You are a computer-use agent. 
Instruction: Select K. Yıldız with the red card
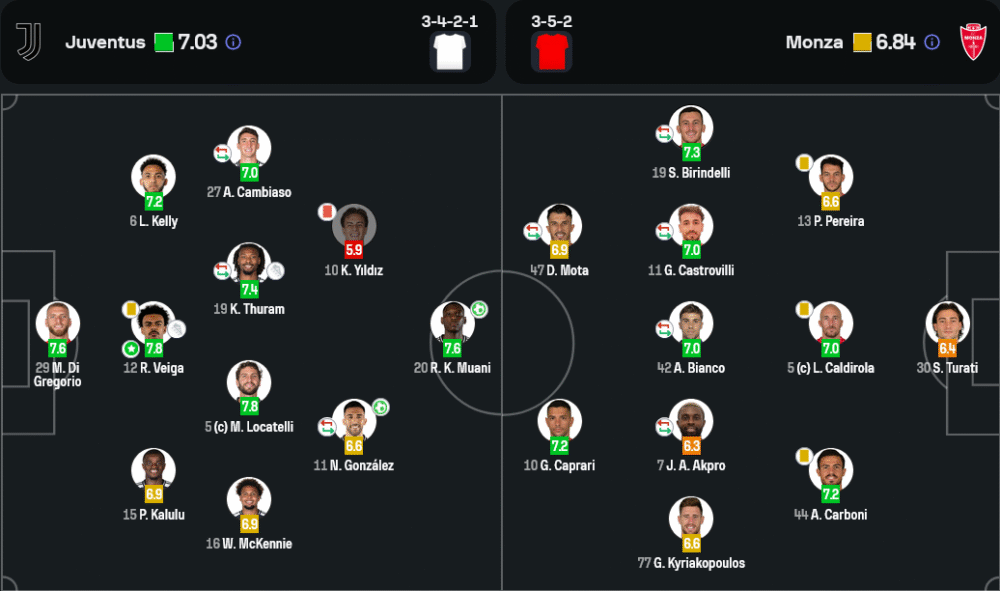pyautogui.click(x=354, y=226)
